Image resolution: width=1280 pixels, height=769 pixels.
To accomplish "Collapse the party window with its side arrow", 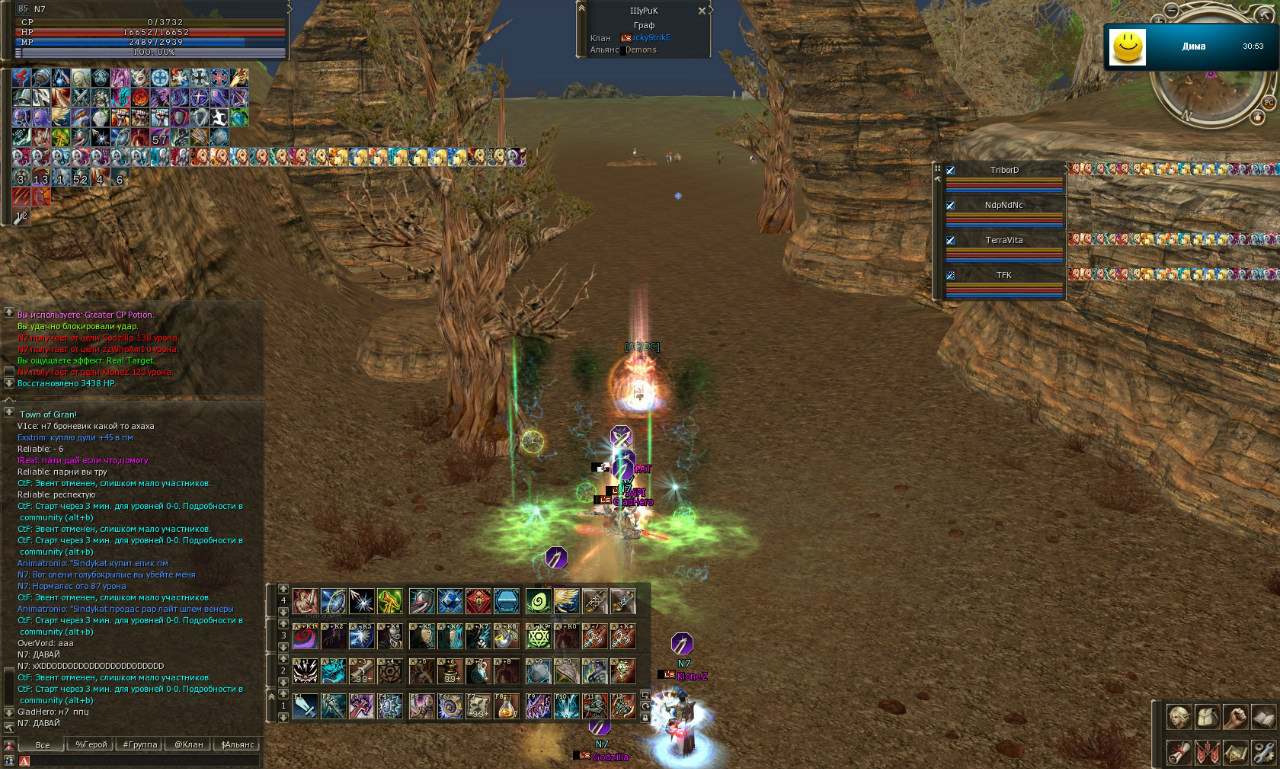I will pos(937,178).
